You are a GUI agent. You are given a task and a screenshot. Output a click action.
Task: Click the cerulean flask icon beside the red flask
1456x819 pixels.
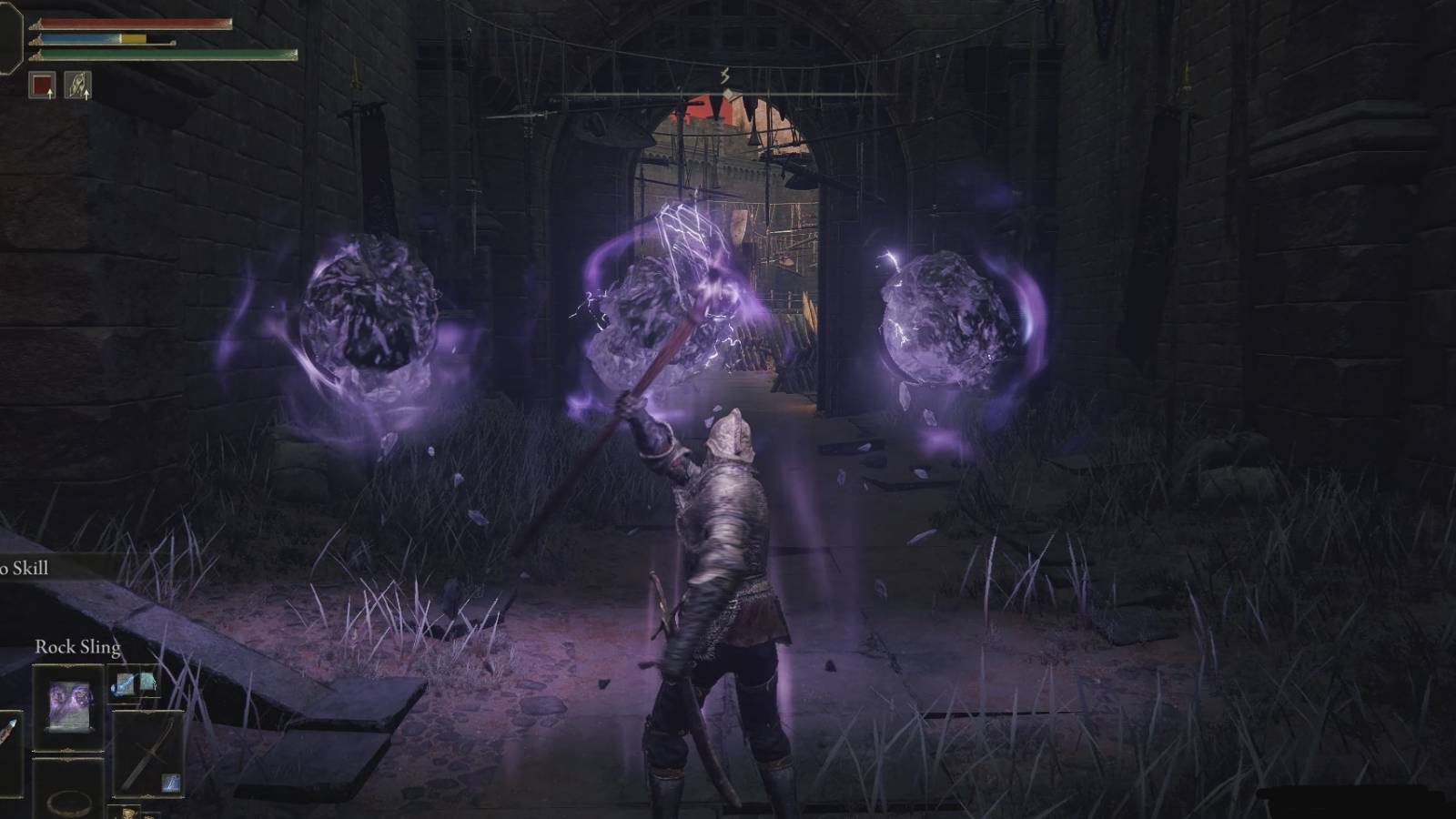[146, 683]
